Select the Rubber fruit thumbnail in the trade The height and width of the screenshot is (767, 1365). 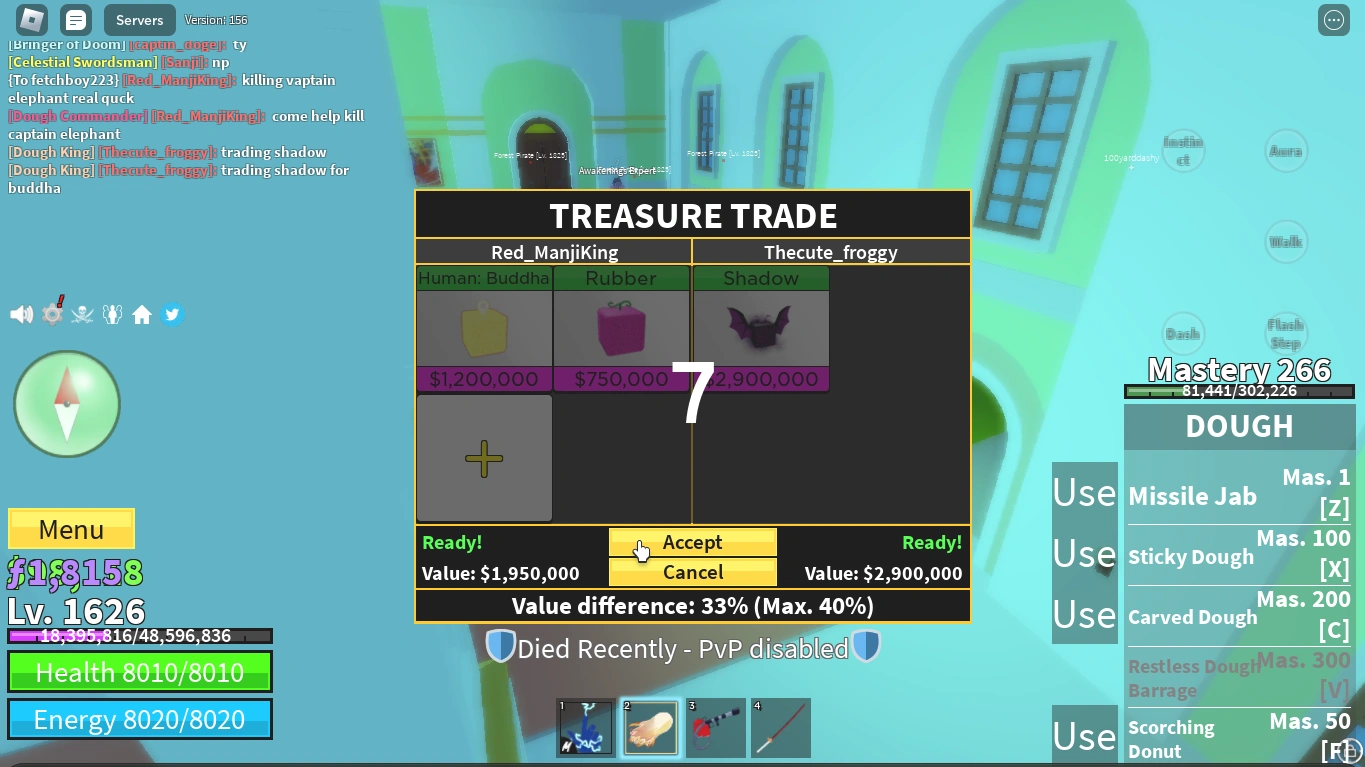(620, 330)
